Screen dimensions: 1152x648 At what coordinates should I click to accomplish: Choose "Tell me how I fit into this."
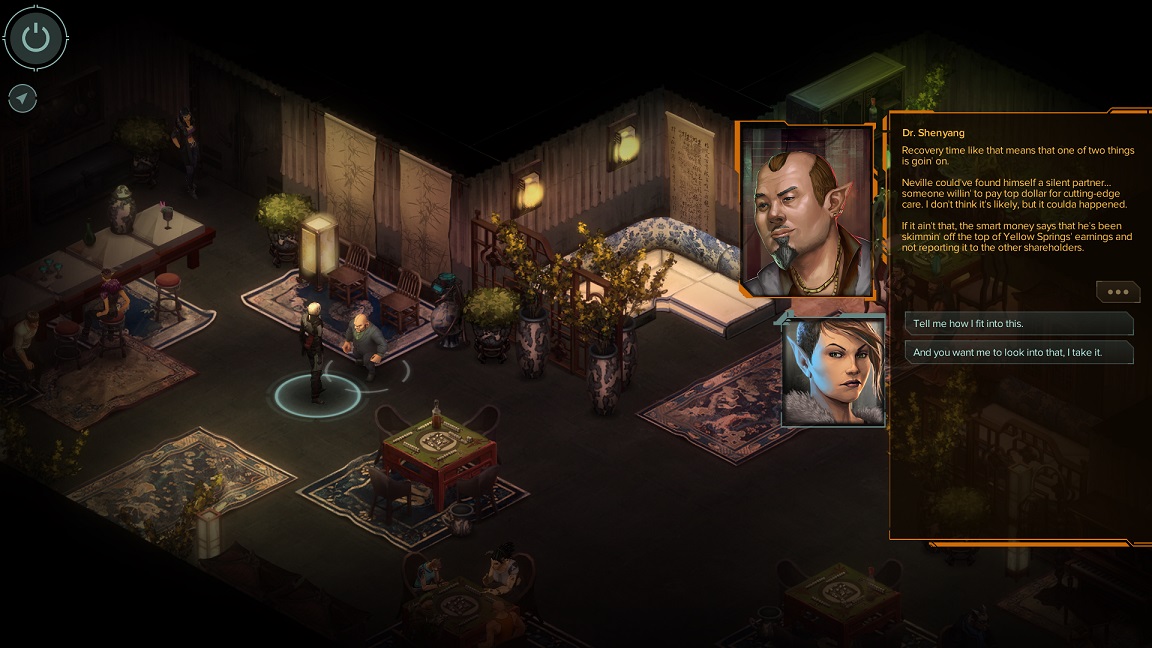(x=1018, y=324)
